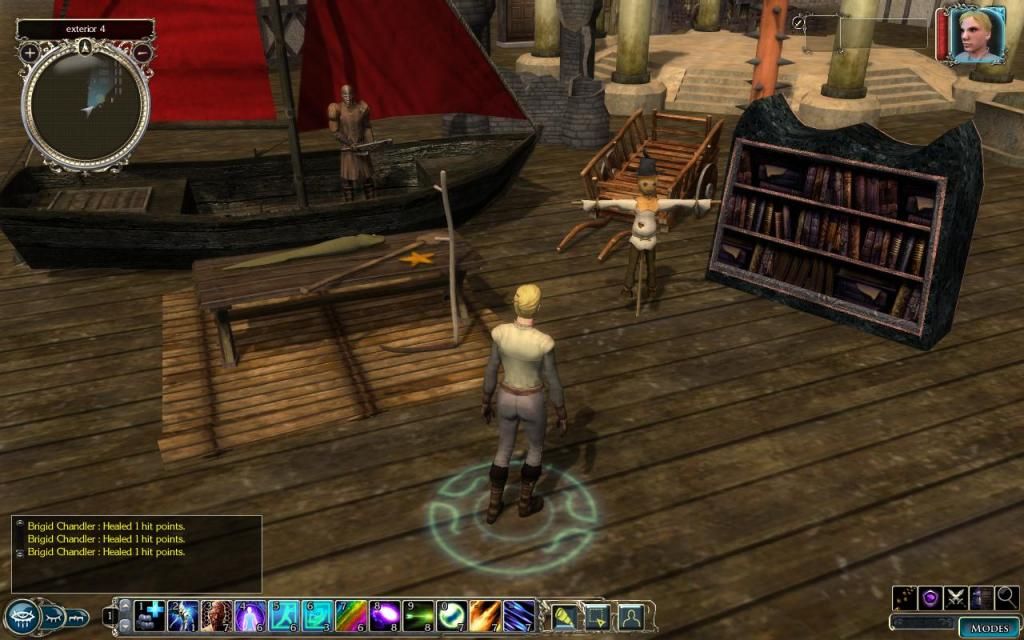This screenshot has width=1024, height=640.
Task: Zoom in the minimap with the plus button
Action: click(30, 52)
